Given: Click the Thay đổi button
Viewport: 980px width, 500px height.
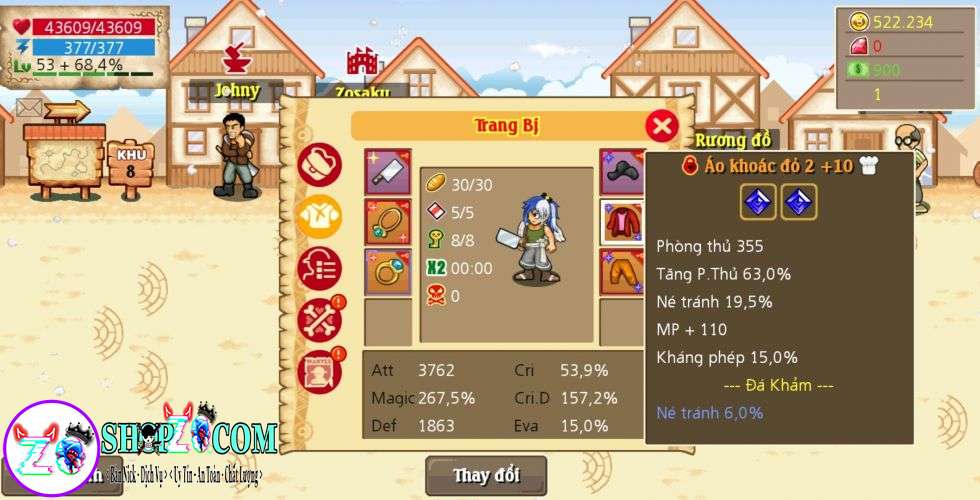Looking at the screenshot, I should click(x=486, y=475).
